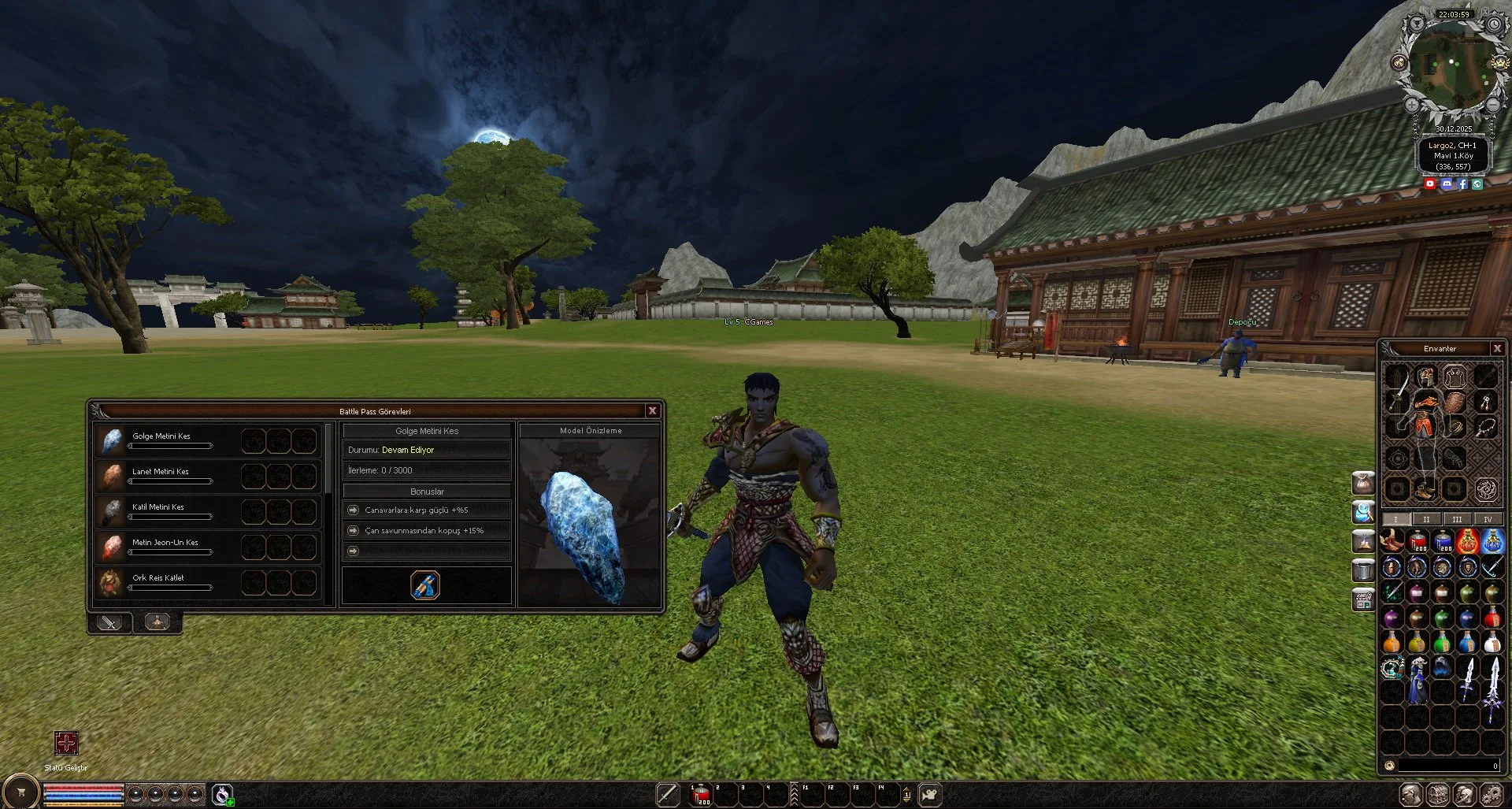Close the Envanter window
Viewport: 1512px width, 809px height.
tap(1497, 348)
